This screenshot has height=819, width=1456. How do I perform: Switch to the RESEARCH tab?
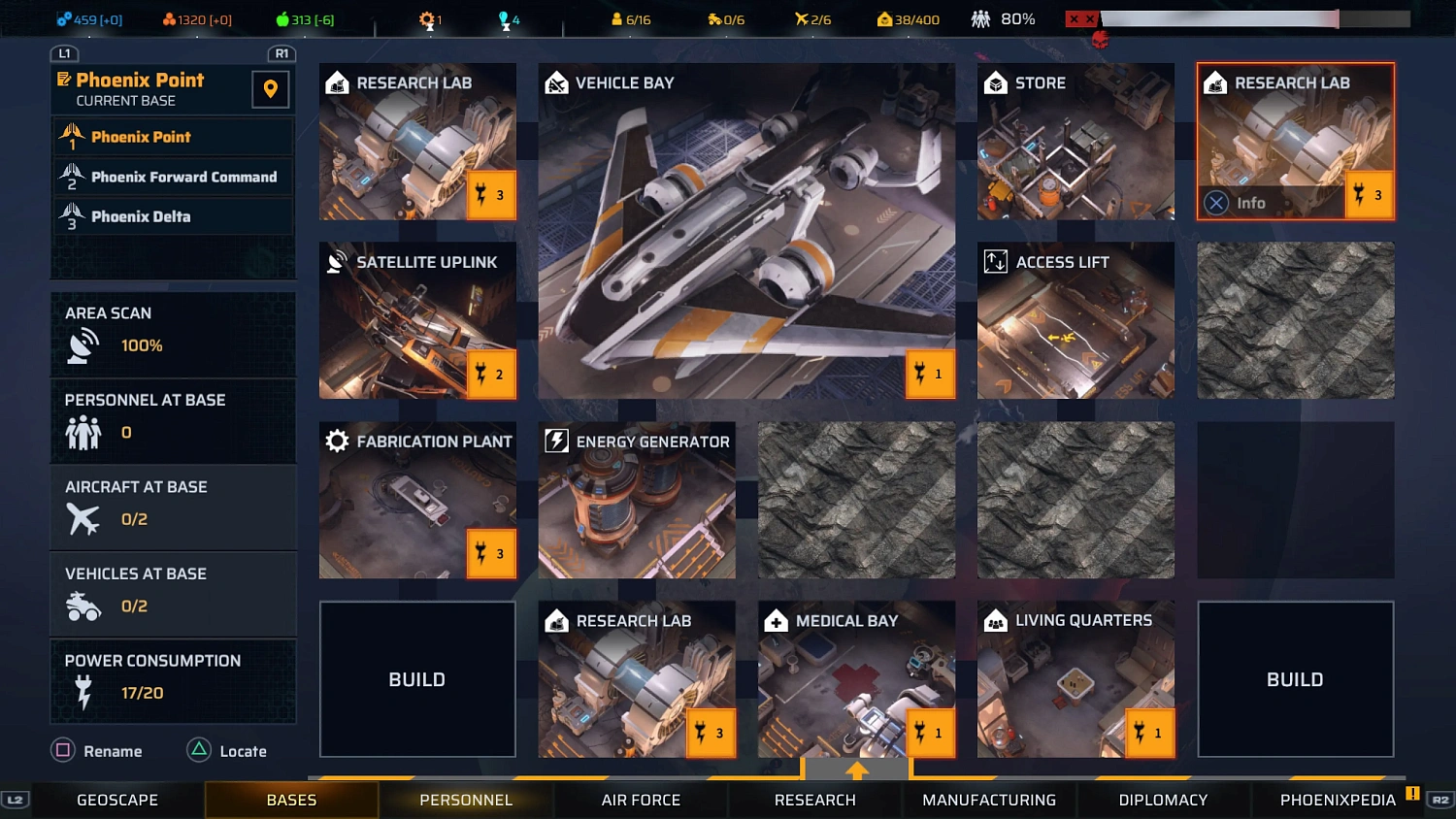click(x=814, y=800)
